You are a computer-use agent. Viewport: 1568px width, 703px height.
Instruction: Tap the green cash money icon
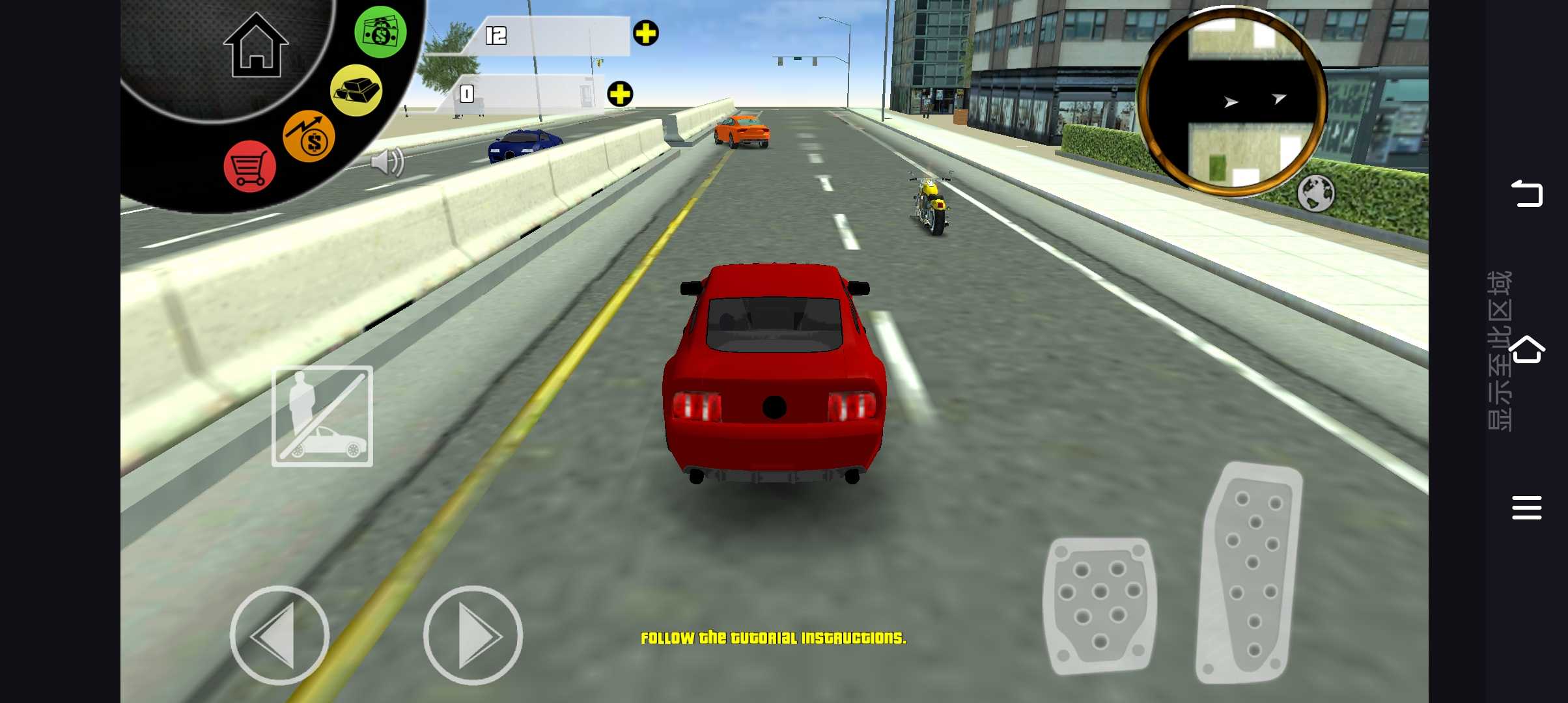380,32
